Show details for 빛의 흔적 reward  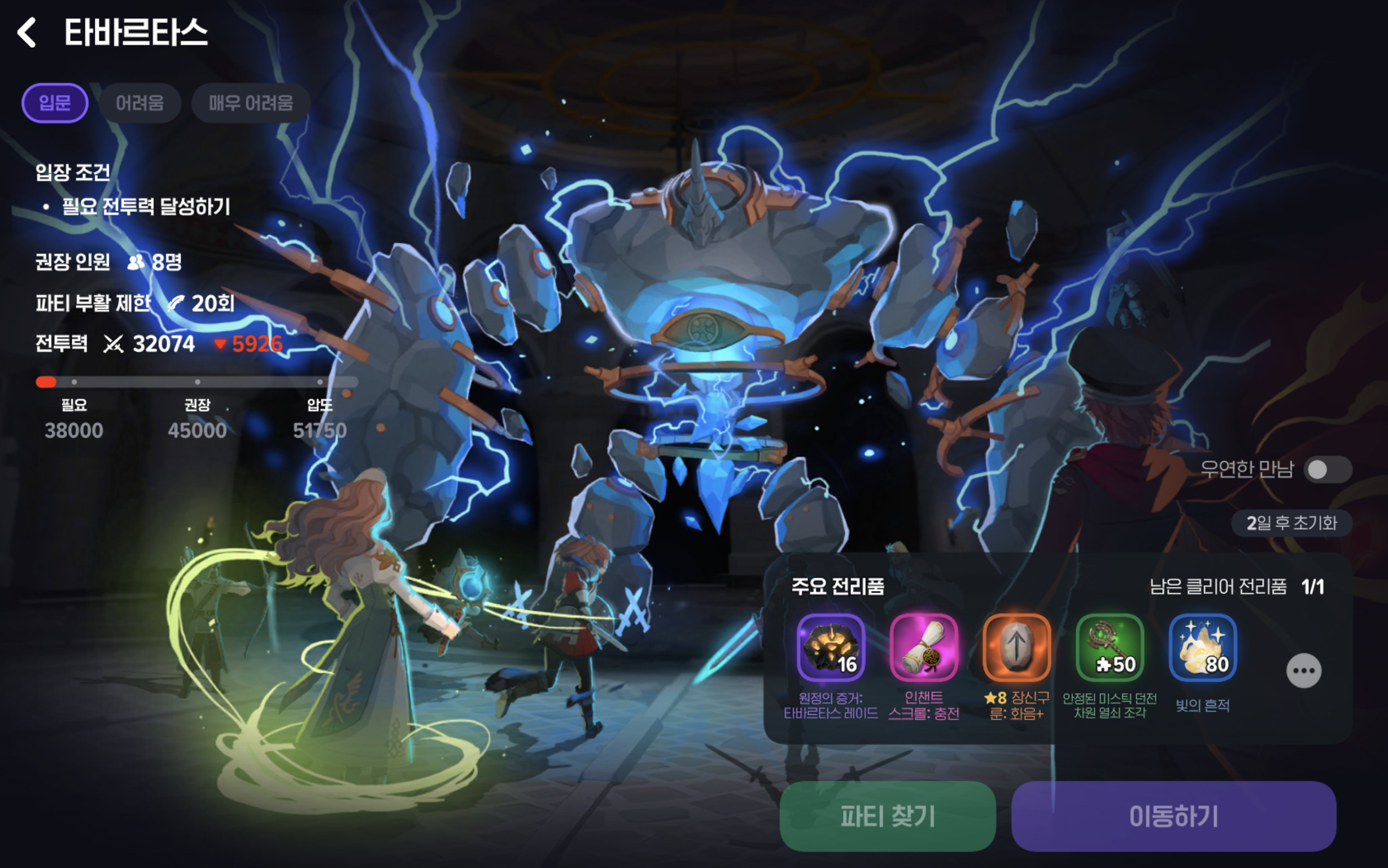click(1203, 647)
